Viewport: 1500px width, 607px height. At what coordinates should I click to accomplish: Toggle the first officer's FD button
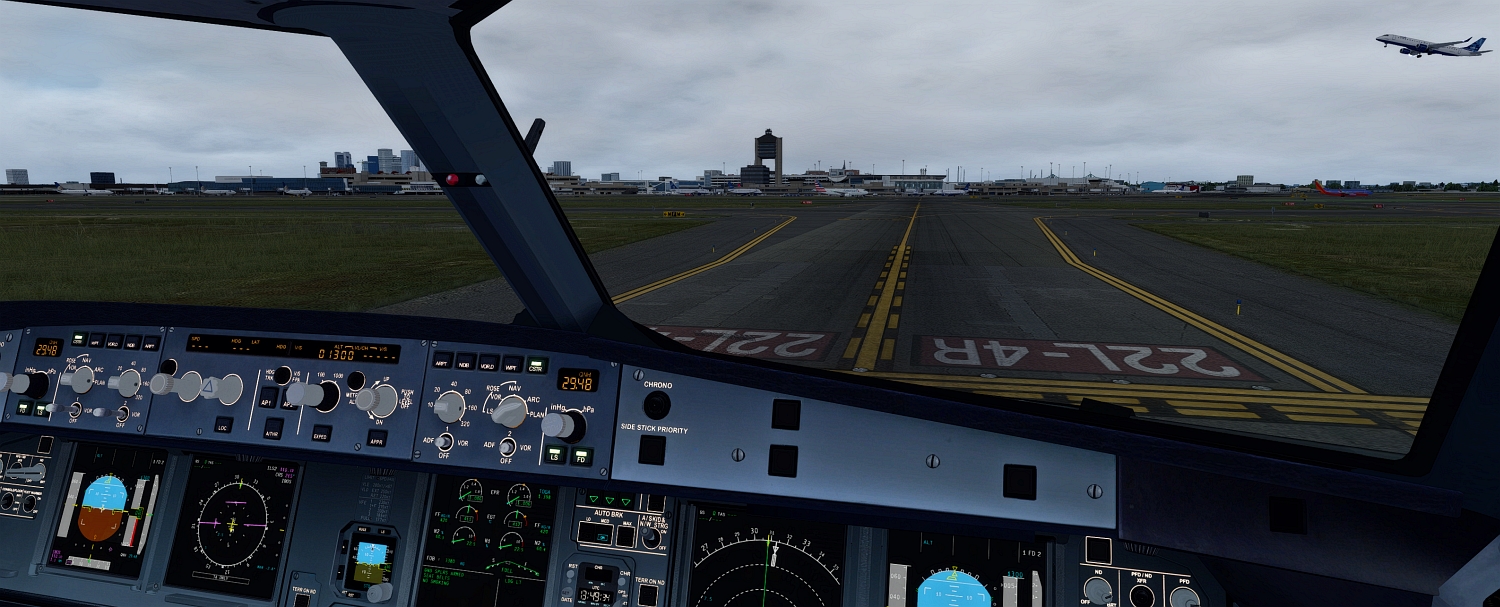coord(580,457)
